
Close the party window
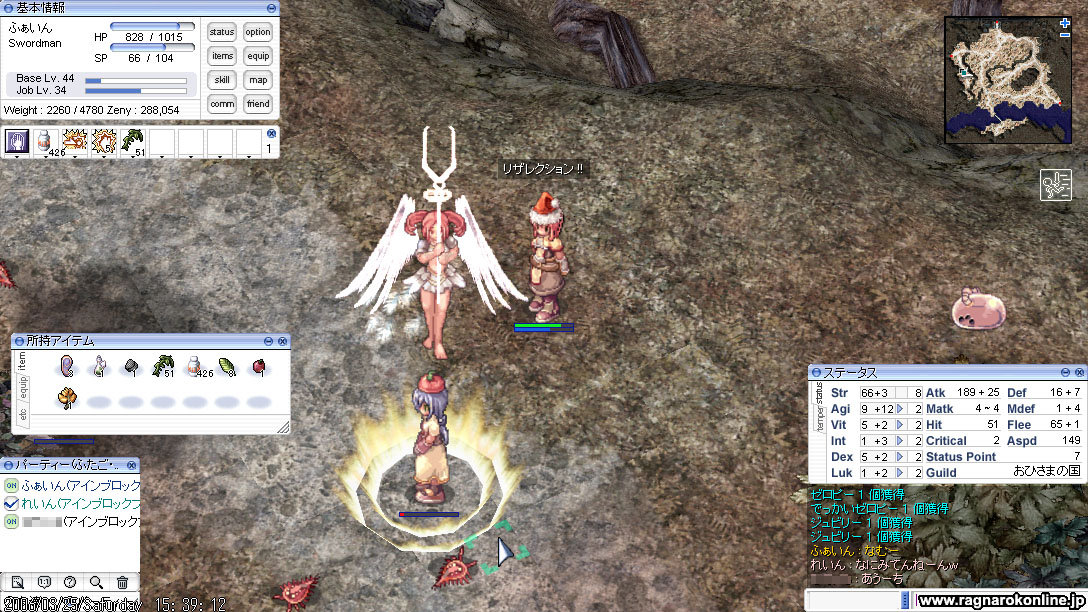132,465
